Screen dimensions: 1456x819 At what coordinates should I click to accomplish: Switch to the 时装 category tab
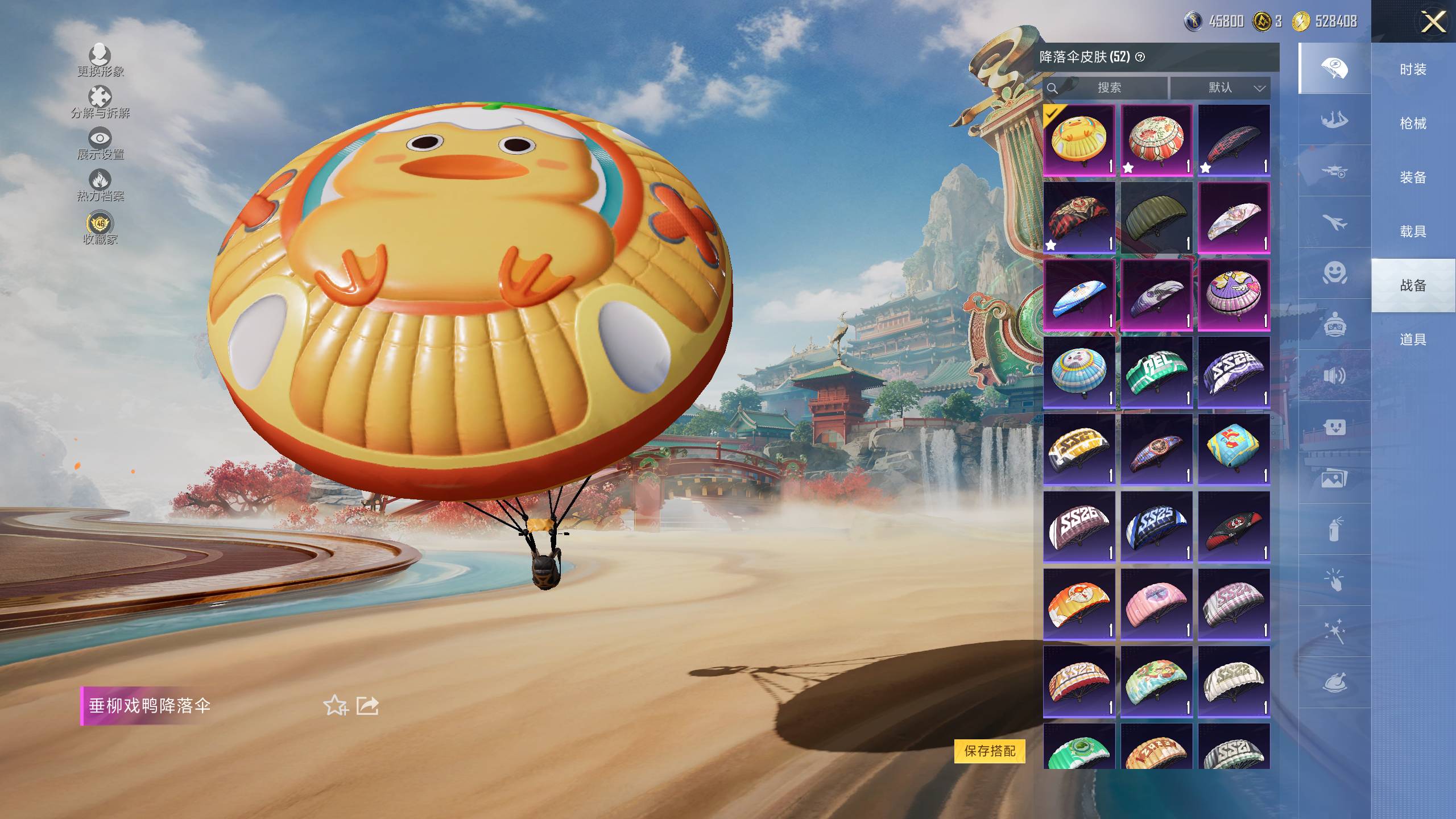coord(1413,69)
